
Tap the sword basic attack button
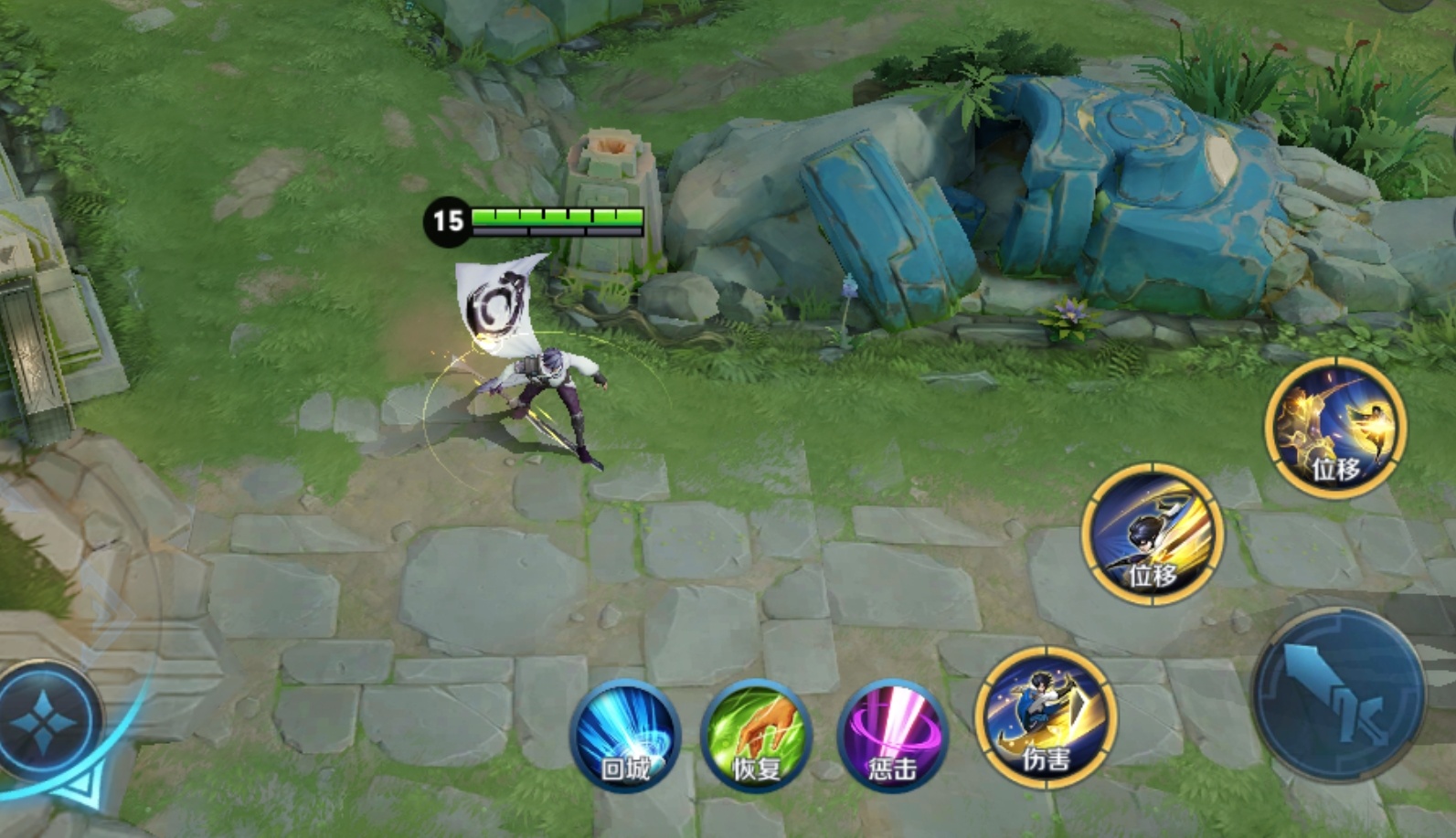click(x=1339, y=694)
